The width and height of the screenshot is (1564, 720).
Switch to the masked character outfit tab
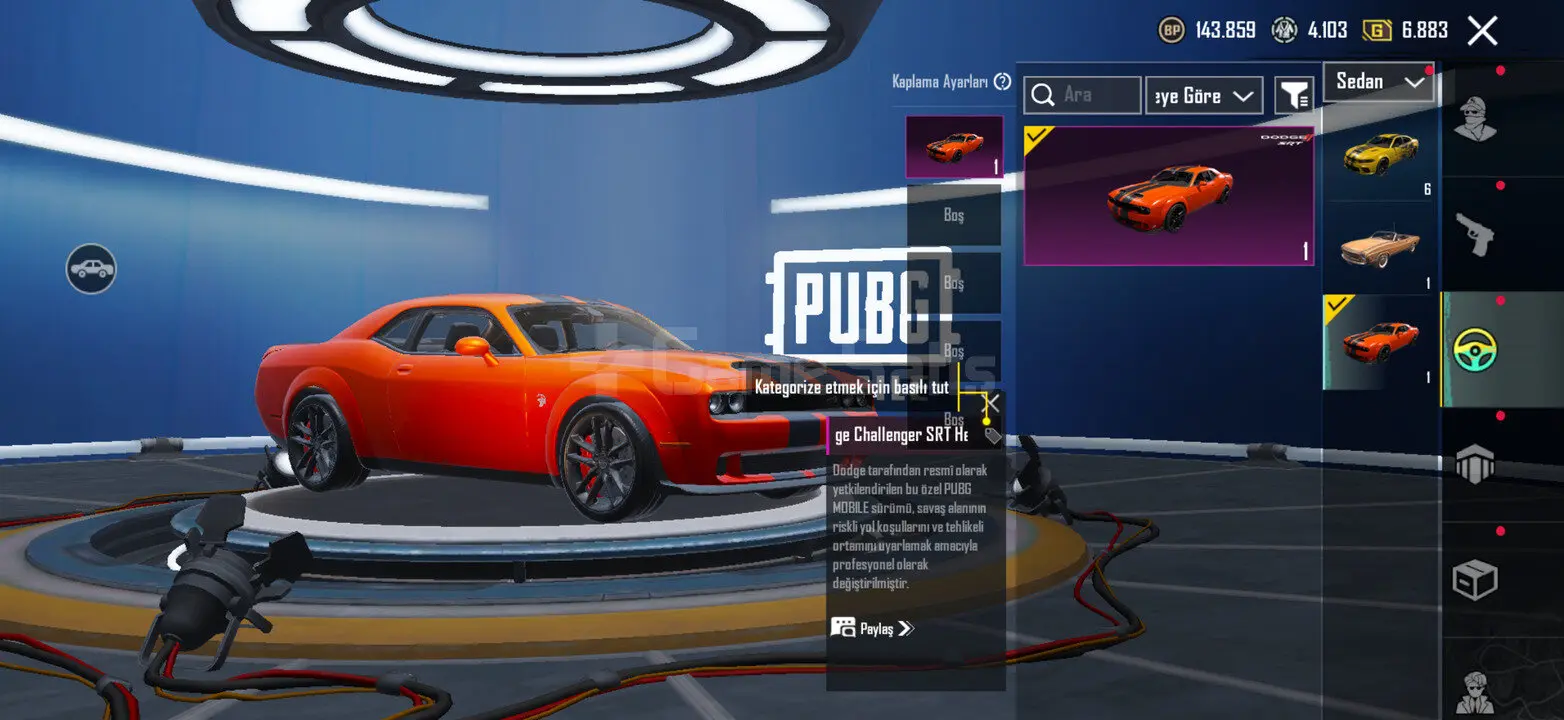1474,120
